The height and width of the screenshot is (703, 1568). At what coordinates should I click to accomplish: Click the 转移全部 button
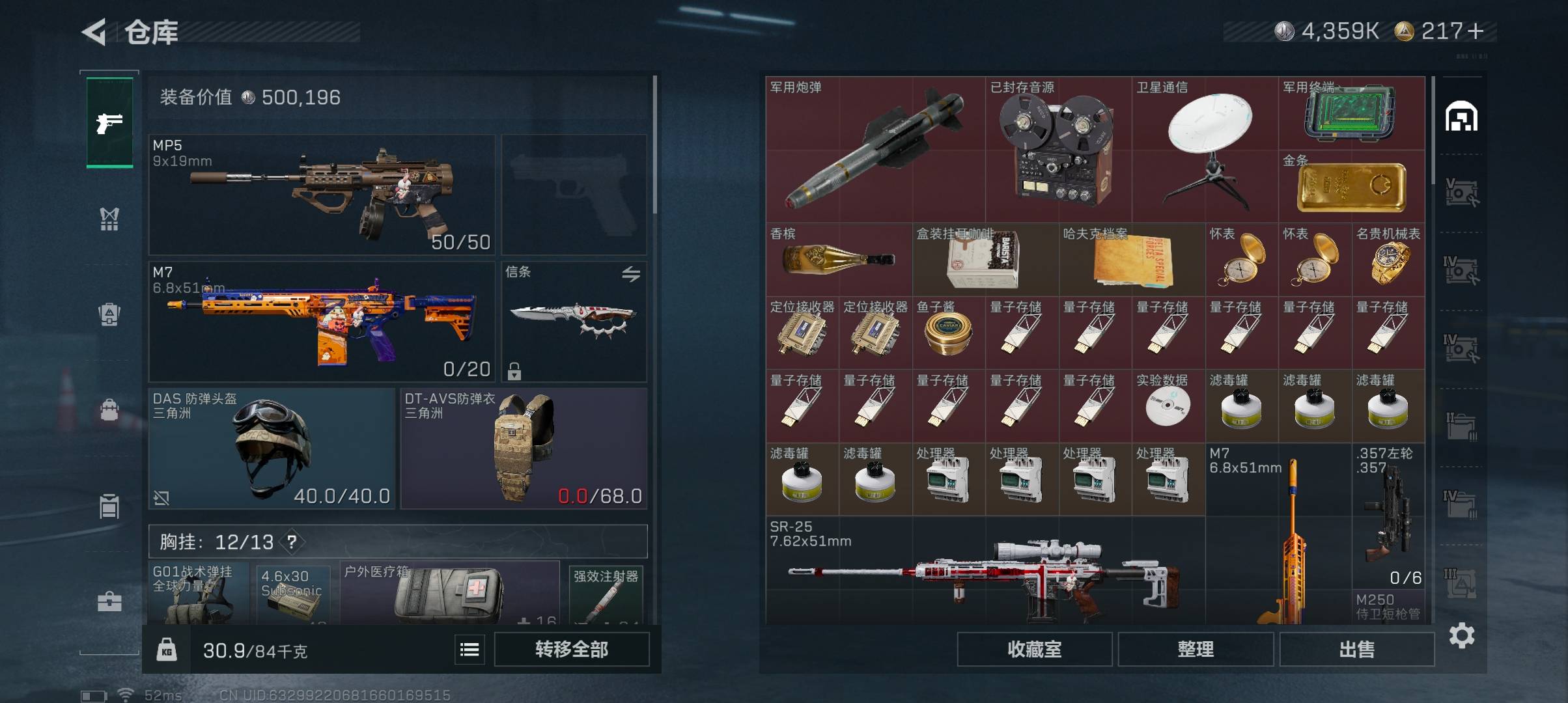click(x=571, y=649)
